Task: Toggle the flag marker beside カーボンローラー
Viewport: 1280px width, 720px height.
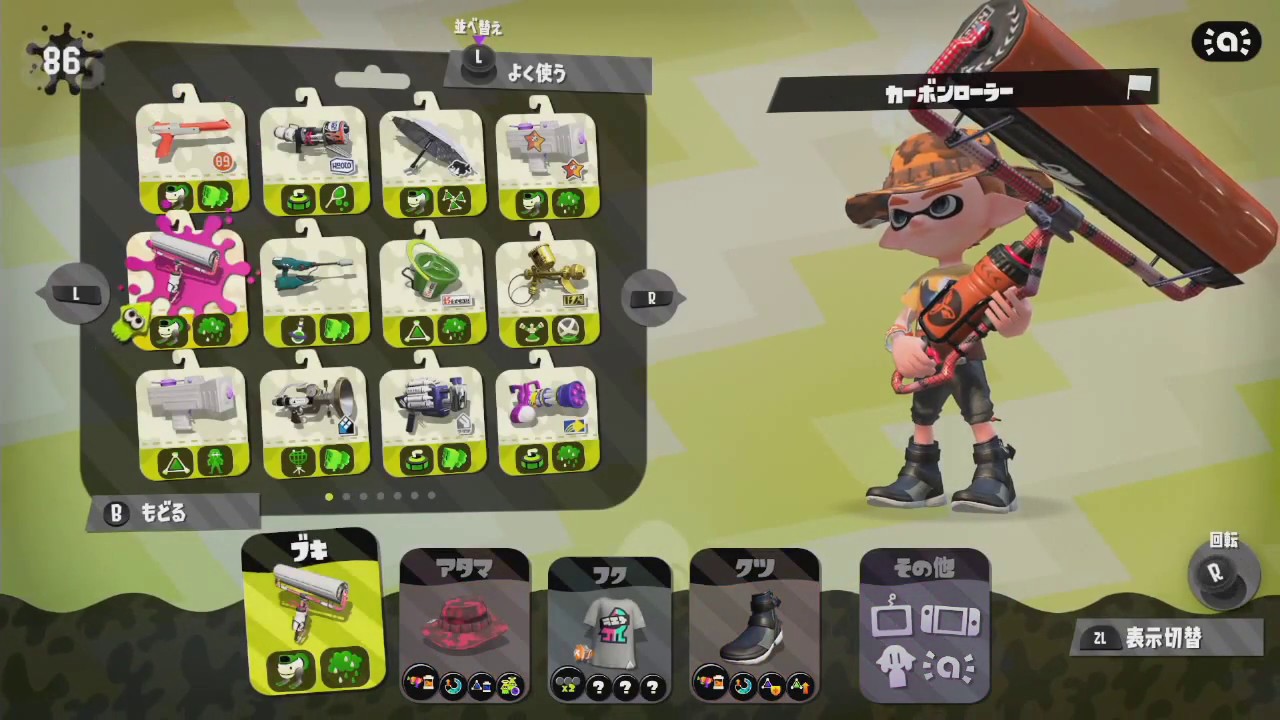Action: (1139, 90)
